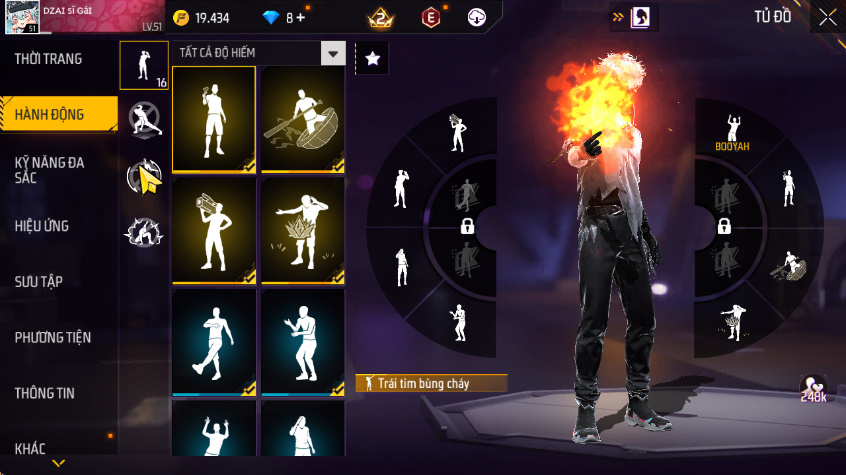Go to the Sưu Tập tab
The width and height of the screenshot is (846, 475).
coord(39,281)
